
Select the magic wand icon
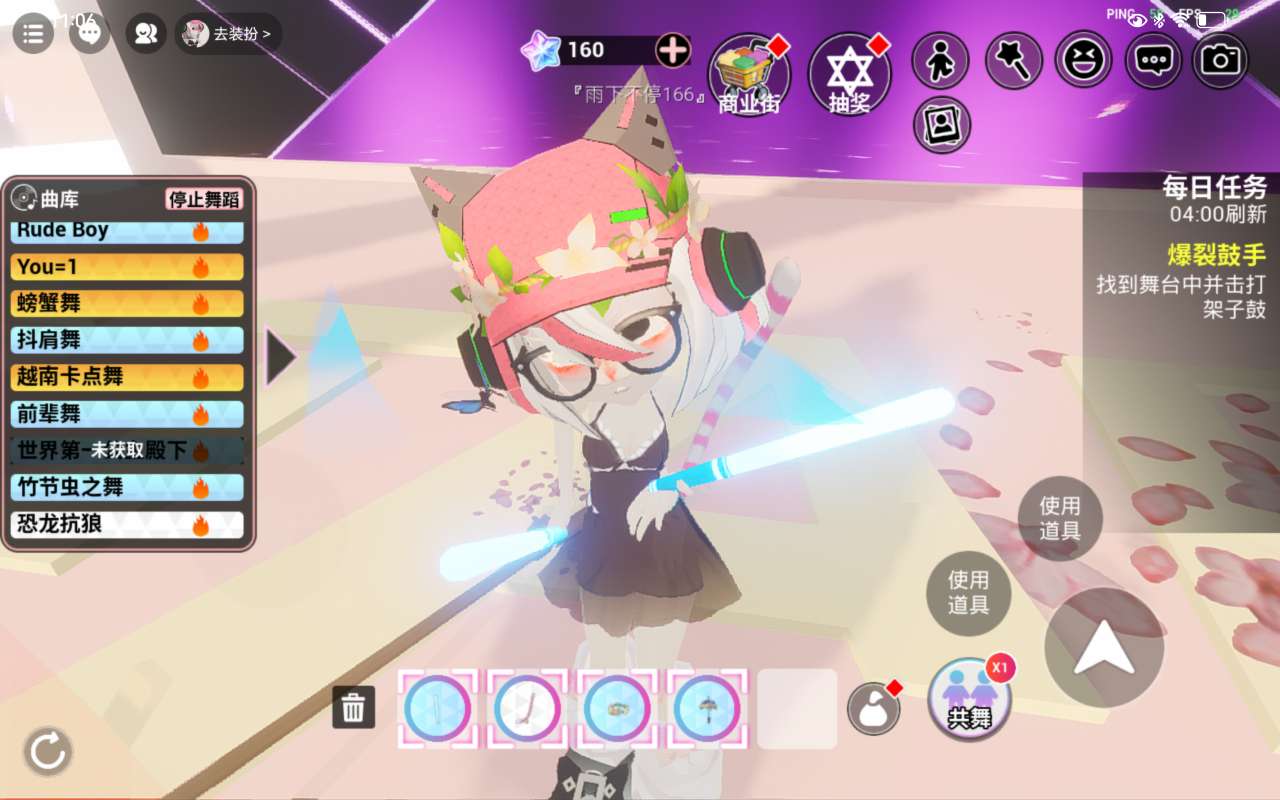(x=1014, y=61)
